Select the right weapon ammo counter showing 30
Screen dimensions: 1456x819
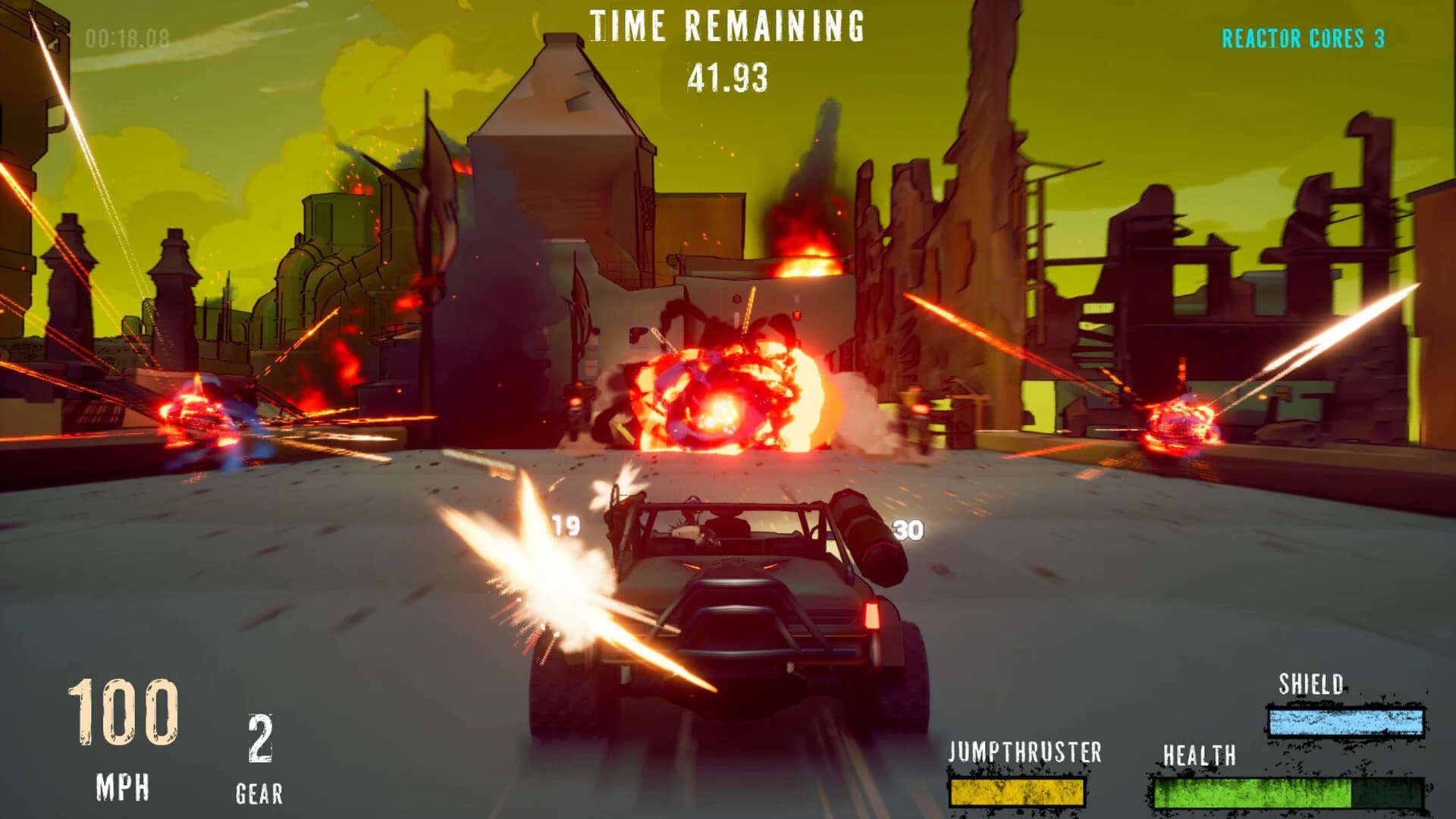coord(909,528)
